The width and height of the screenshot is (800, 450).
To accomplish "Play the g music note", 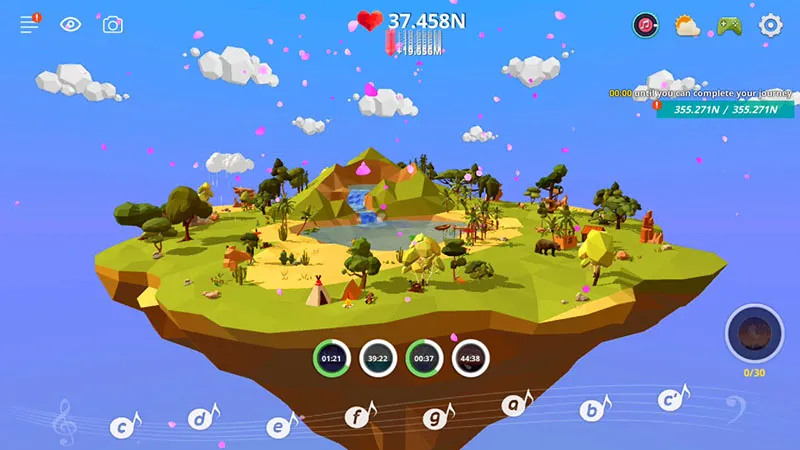I will (435, 417).
